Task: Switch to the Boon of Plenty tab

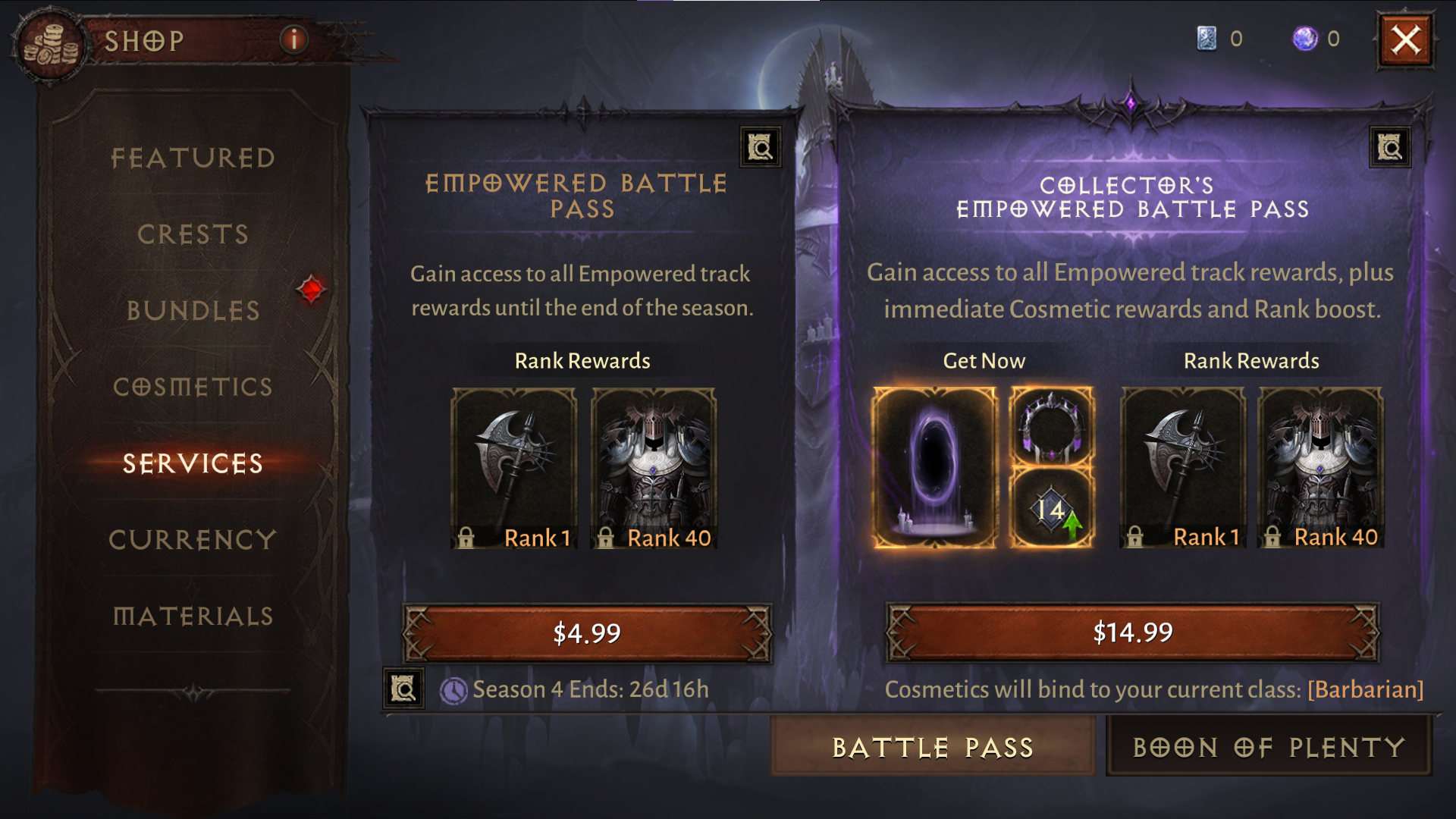Action: (x=1269, y=747)
